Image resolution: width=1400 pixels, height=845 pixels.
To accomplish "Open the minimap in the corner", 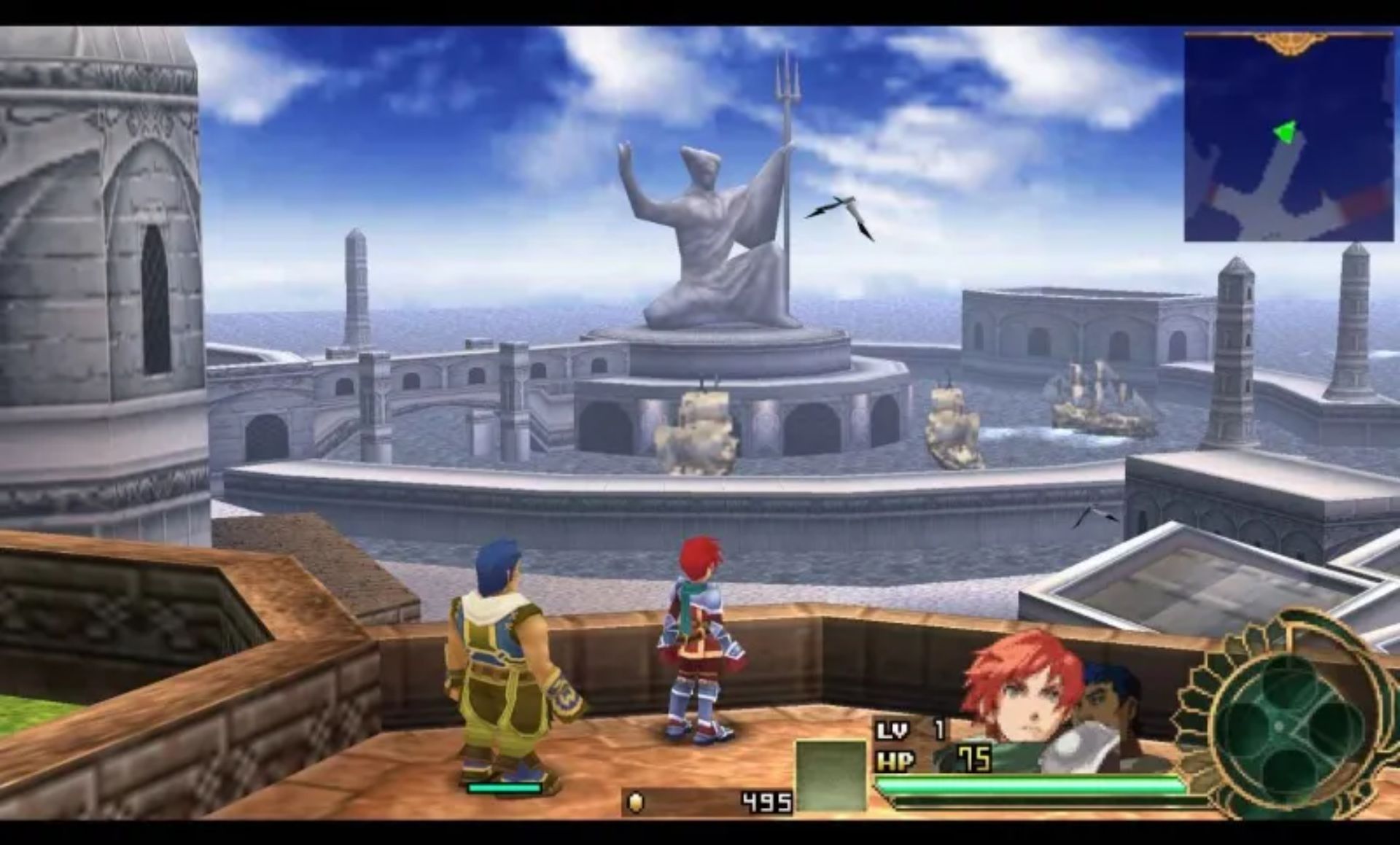I will click(x=1288, y=139).
